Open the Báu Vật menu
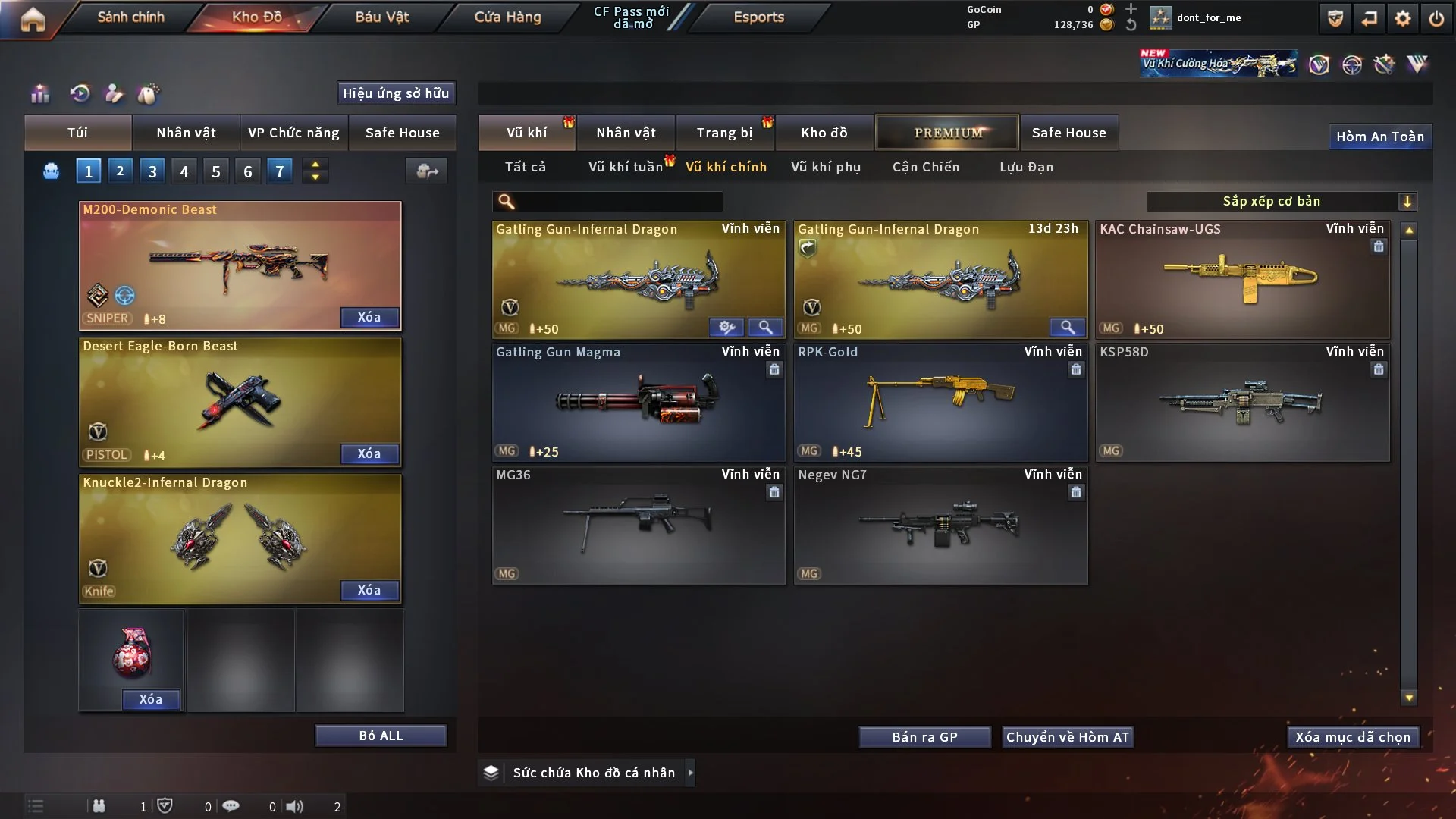Image resolution: width=1456 pixels, height=819 pixels. [381, 17]
